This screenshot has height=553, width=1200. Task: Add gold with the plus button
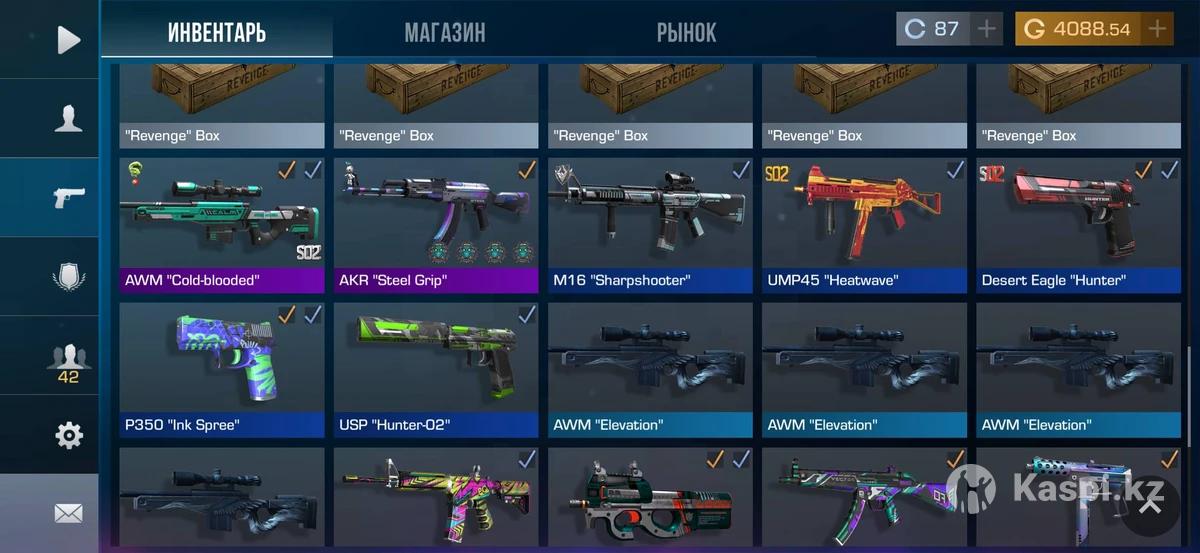1157,29
